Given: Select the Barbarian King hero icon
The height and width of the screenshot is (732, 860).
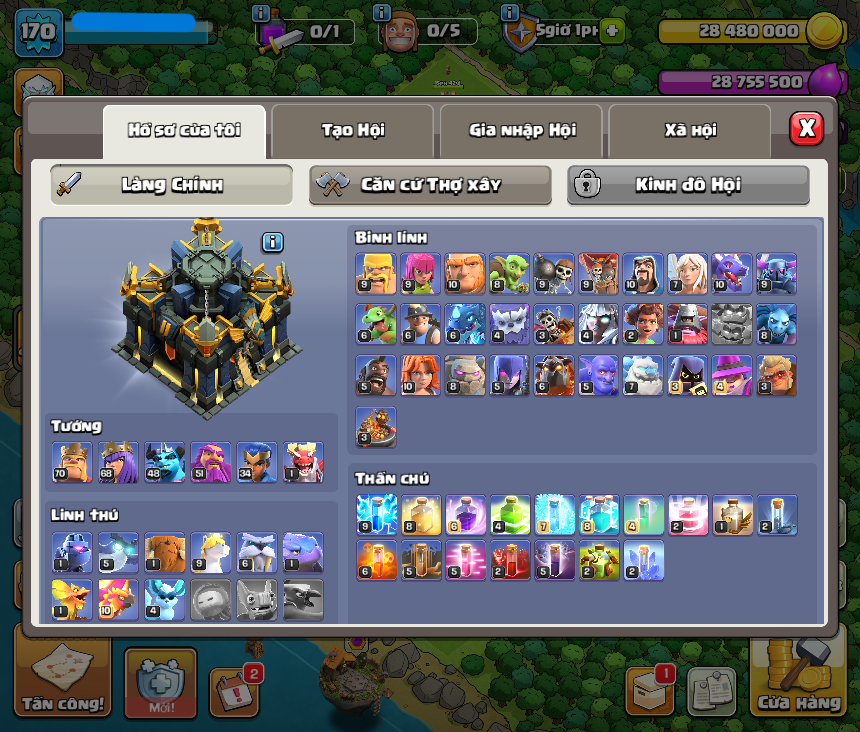Looking at the screenshot, I should click(72, 462).
